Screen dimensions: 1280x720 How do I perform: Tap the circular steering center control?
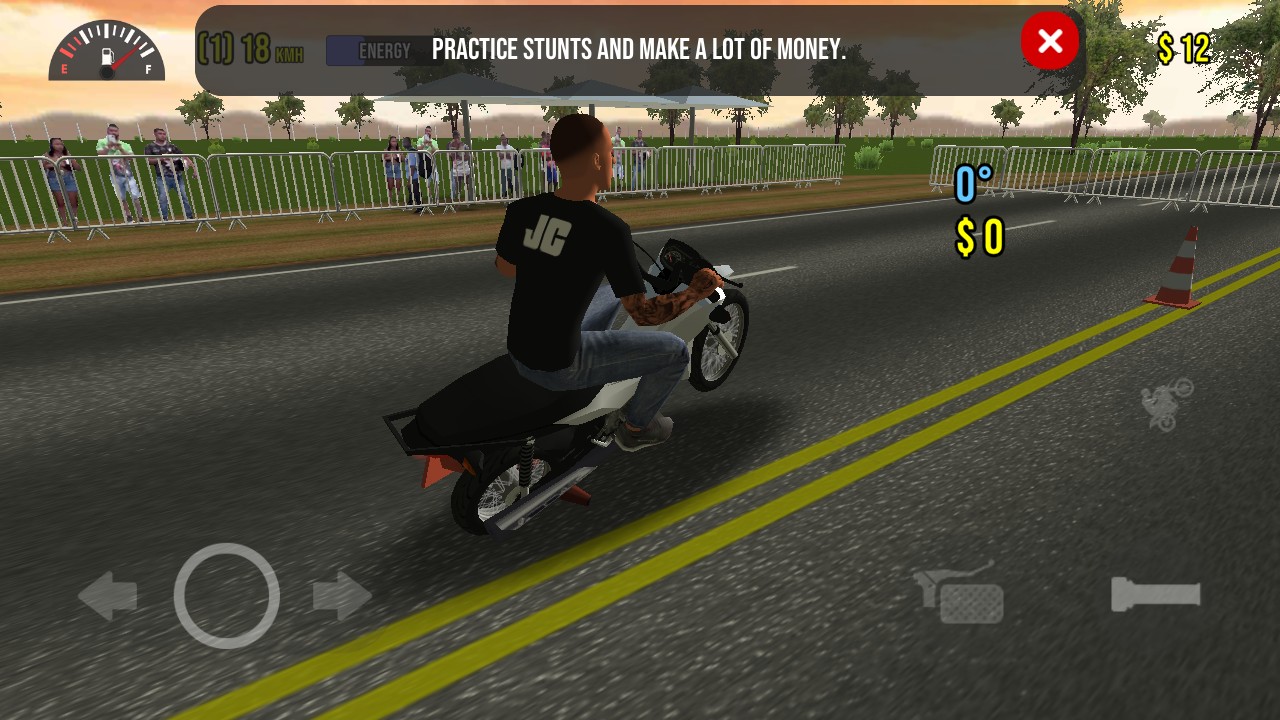(226, 596)
